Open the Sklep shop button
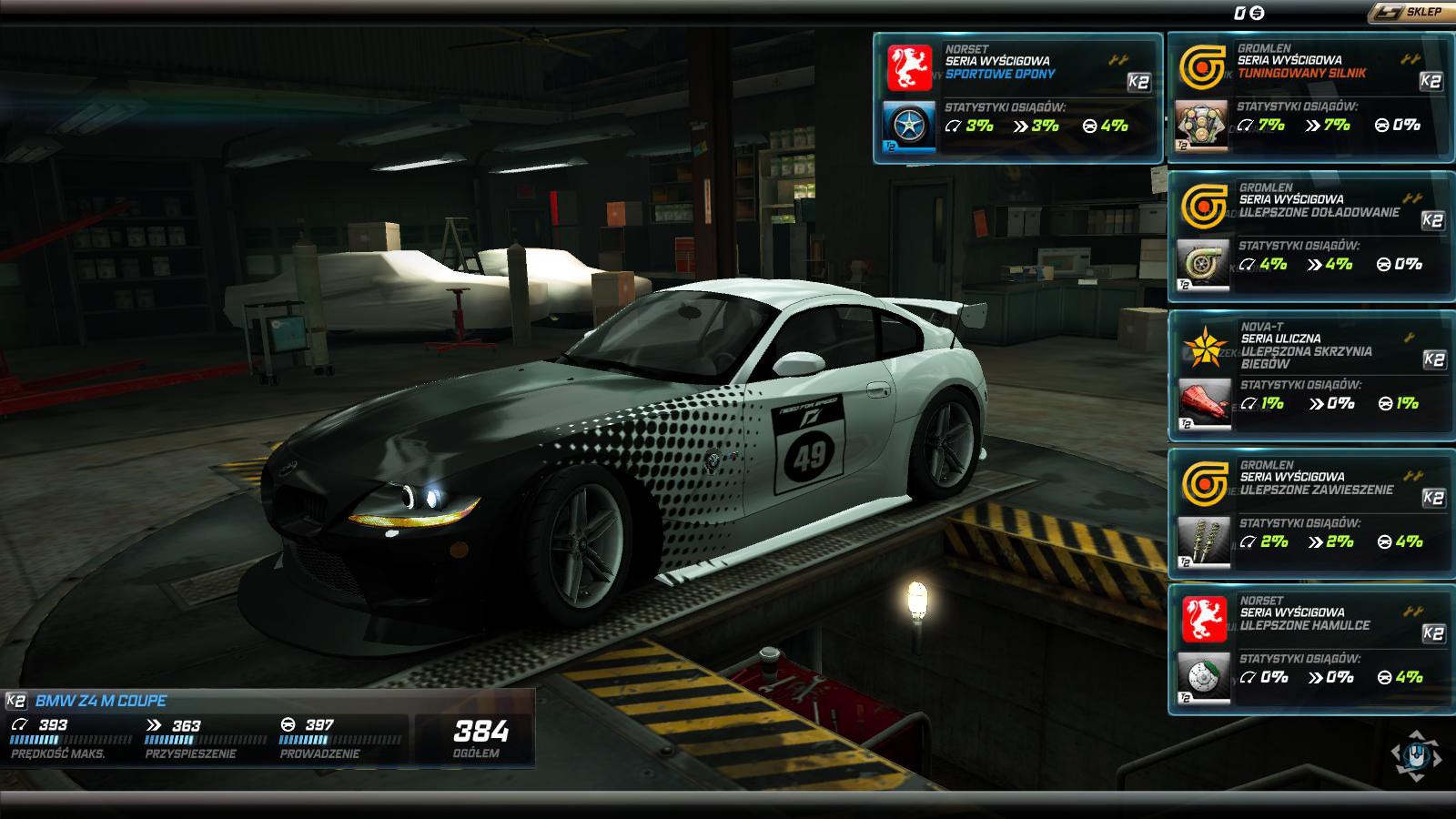1456x819 pixels. [1411, 12]
